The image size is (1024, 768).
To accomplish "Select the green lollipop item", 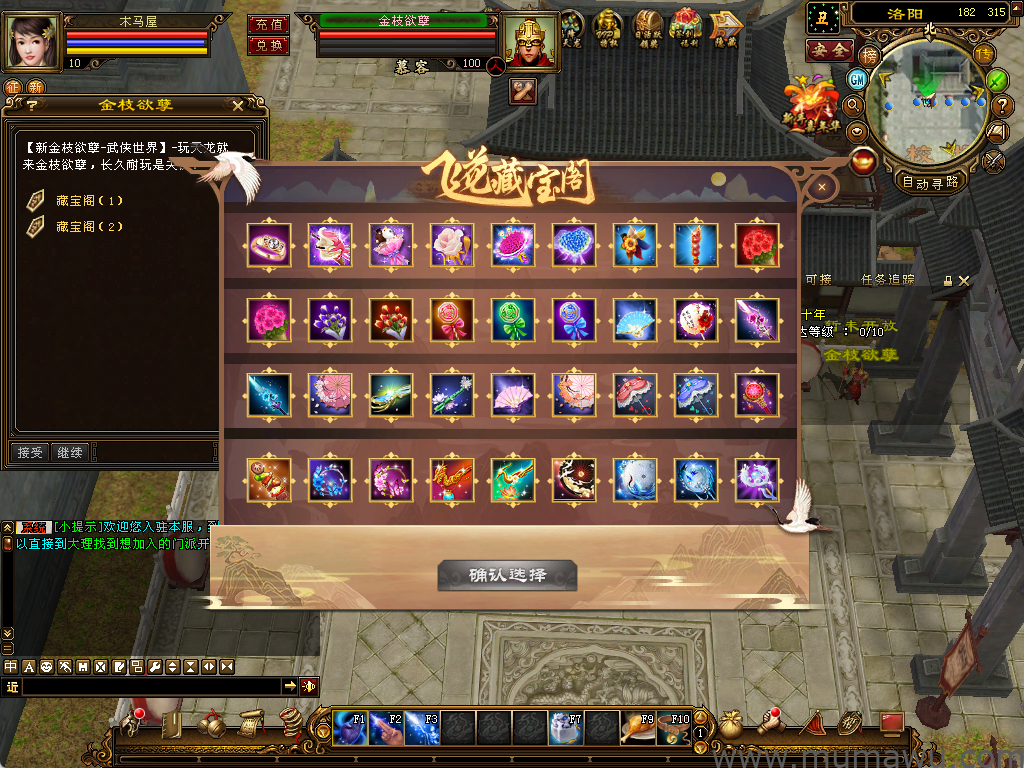I will coord(513,320).
